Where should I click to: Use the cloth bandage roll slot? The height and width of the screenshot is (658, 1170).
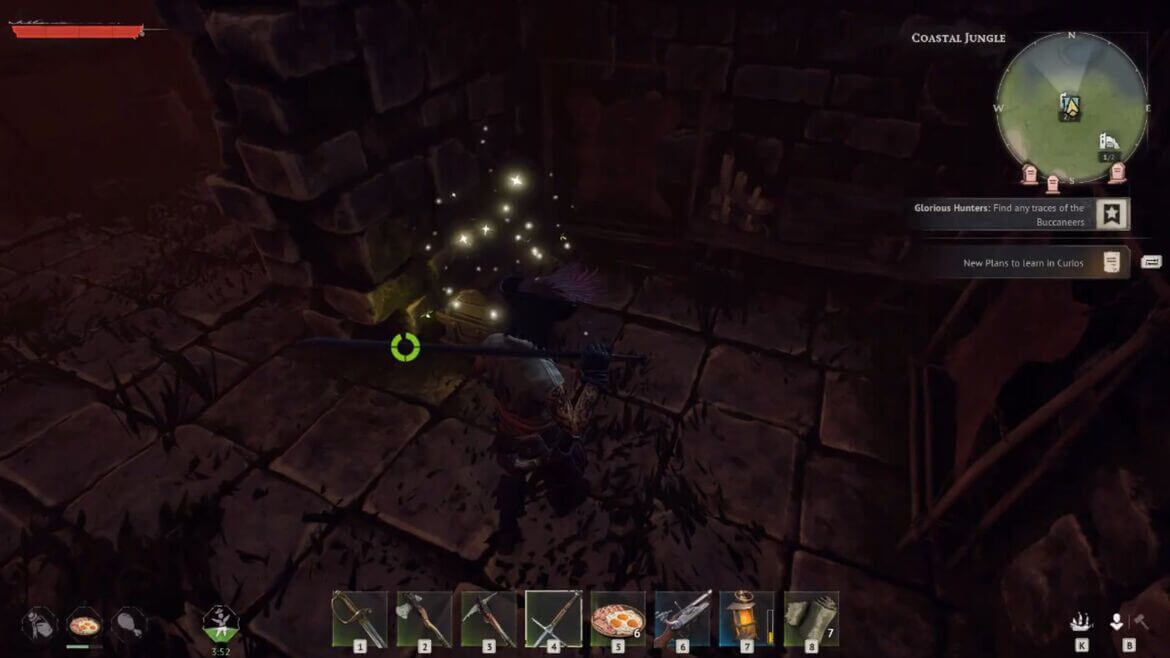pyautogui.click(x=810, y=619)
